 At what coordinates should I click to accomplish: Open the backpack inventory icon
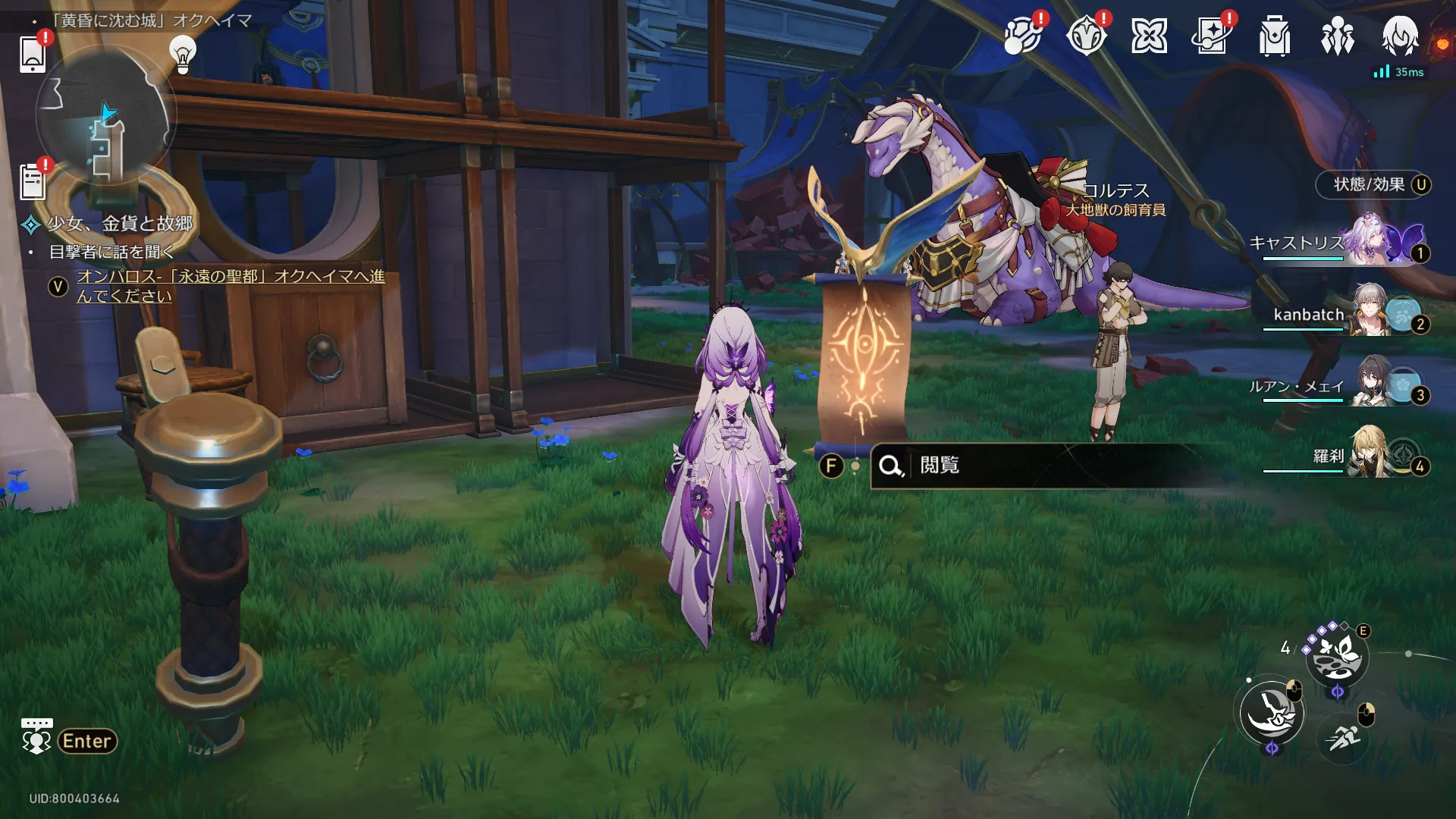pyautogui.click(x=1274, y=36)
